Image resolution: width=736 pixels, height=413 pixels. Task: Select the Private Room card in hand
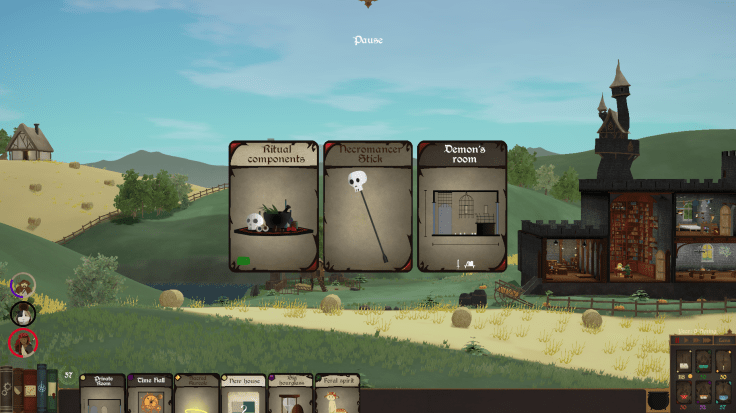click(x=103, y=394)
